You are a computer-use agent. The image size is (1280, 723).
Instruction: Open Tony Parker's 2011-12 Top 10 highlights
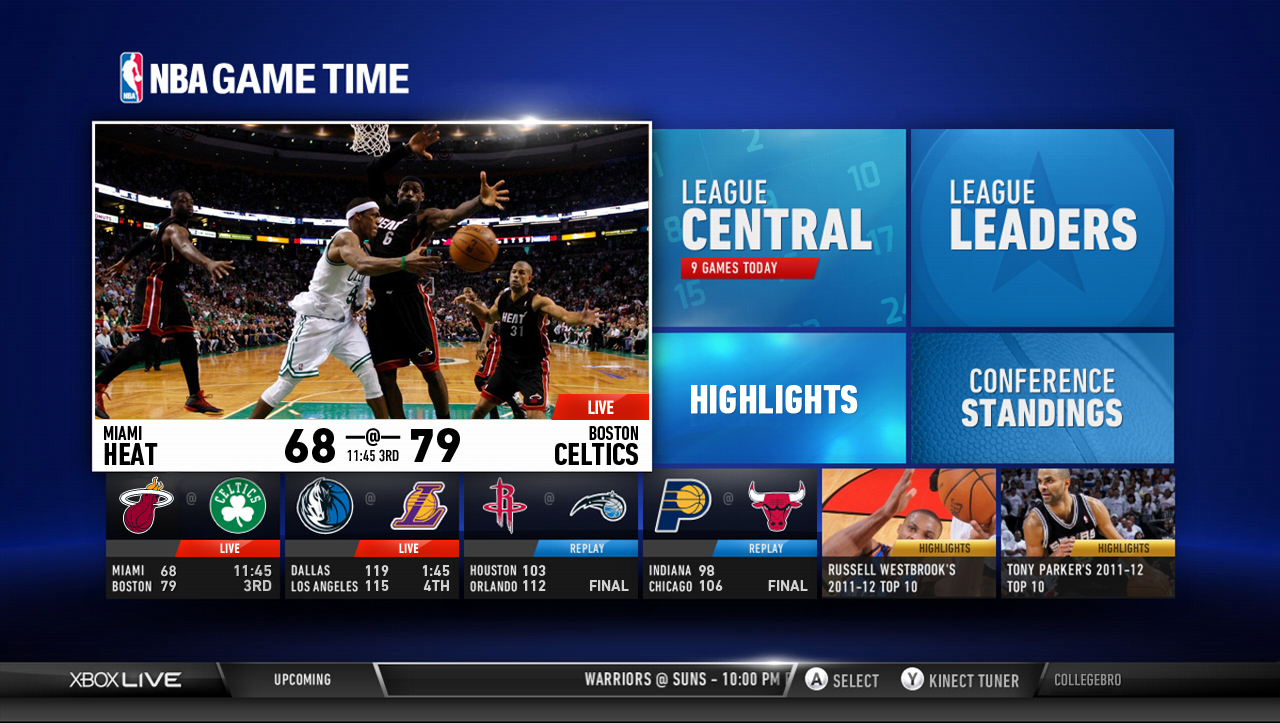(x=1088, y=535)
